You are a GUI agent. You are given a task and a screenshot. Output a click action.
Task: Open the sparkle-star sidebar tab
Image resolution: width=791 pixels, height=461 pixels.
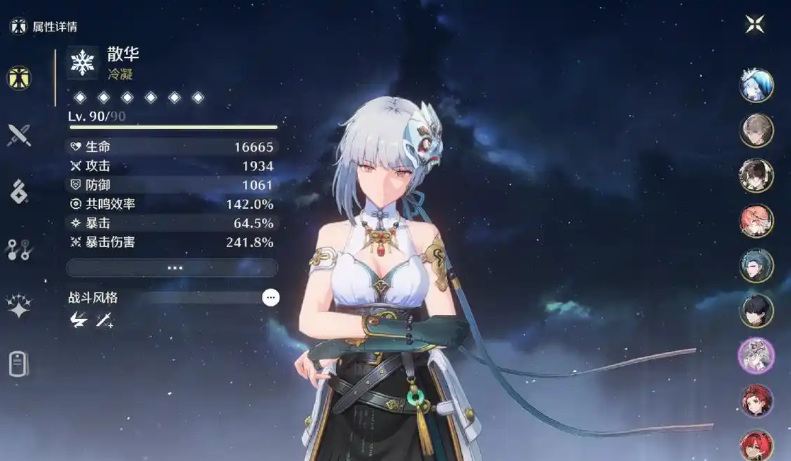[18, 307]
